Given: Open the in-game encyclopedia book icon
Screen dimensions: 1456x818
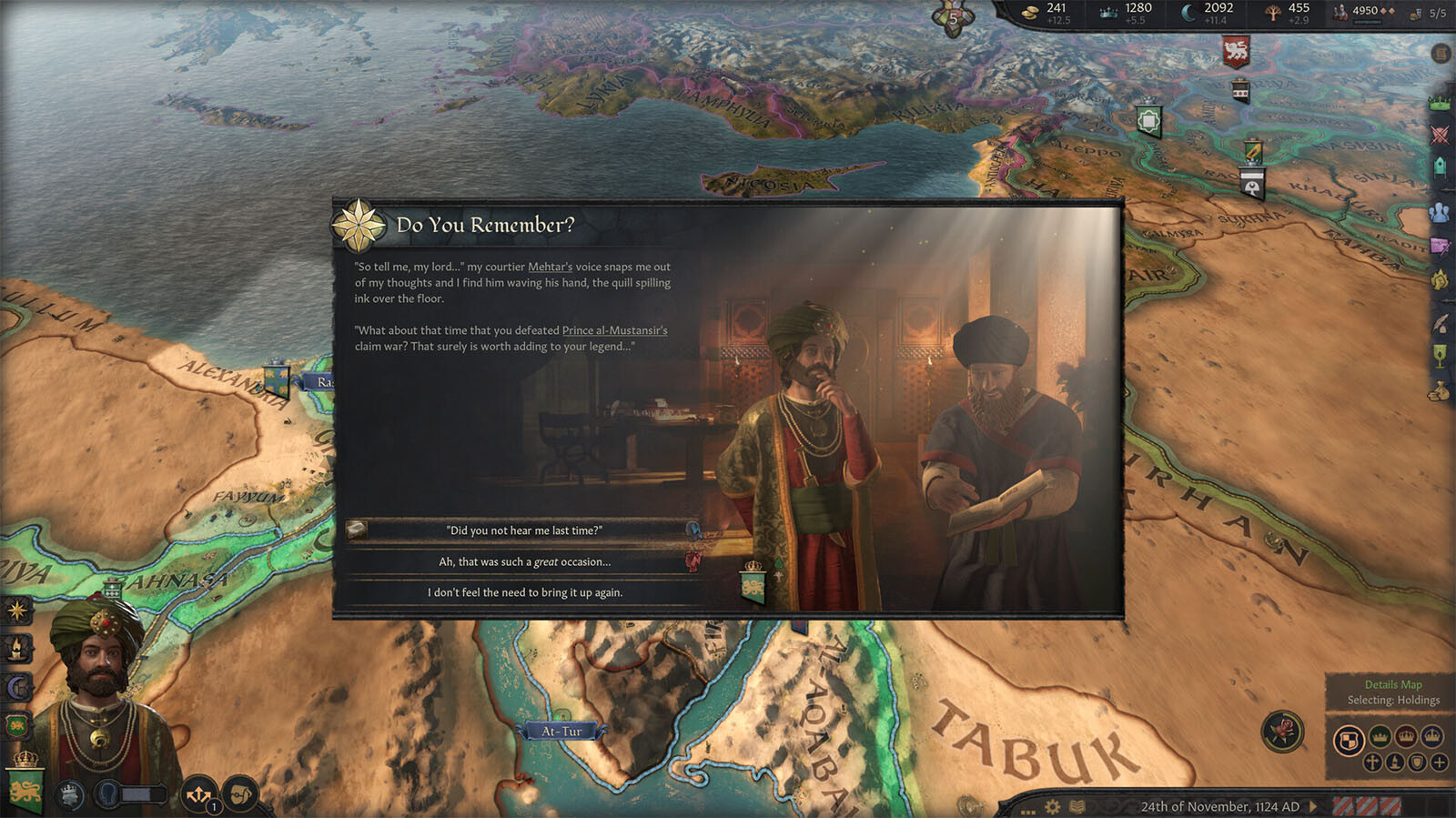Looking at the screenshot, I should [1077, 806].
